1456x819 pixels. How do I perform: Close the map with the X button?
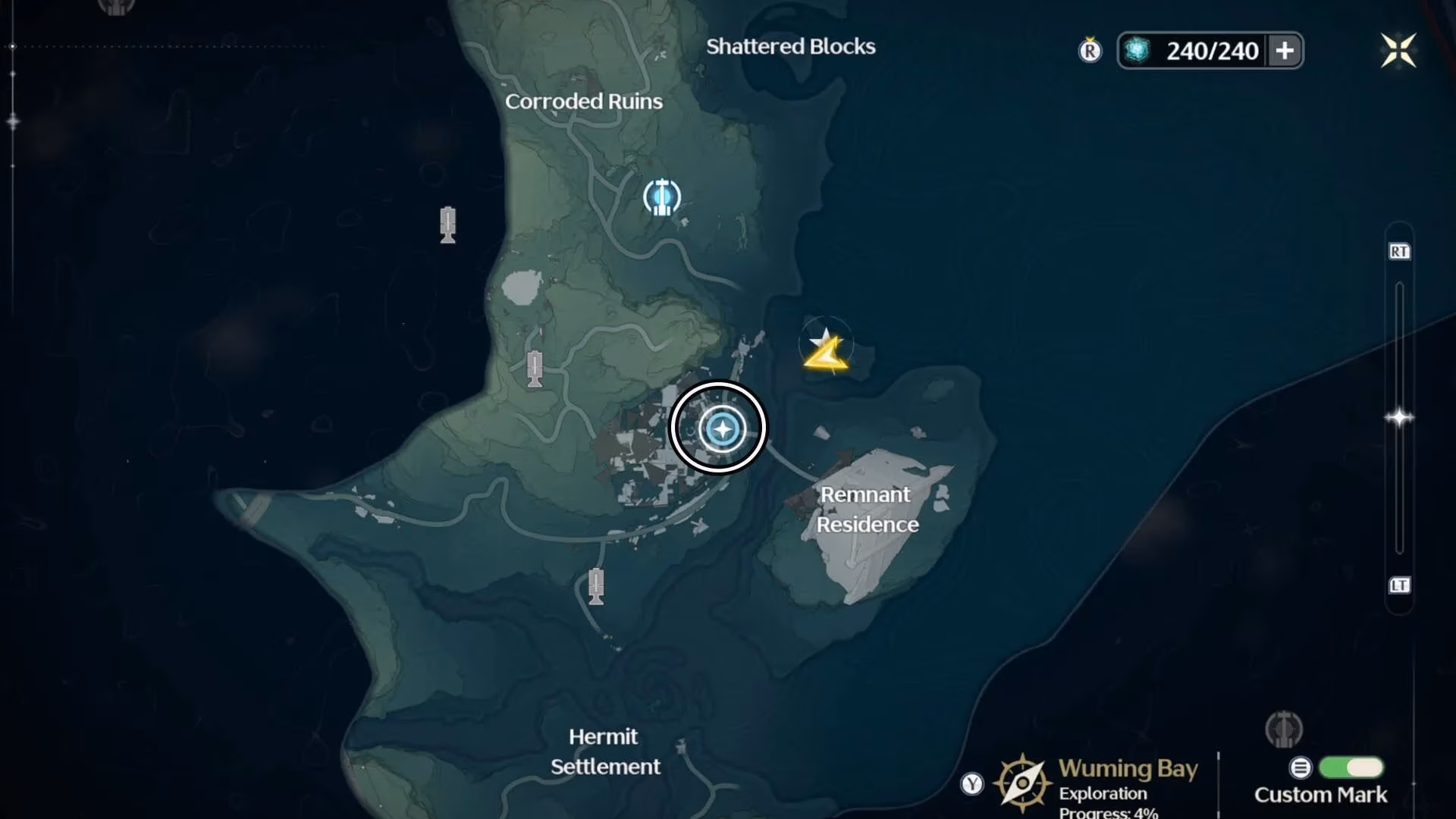[1398, 51]
